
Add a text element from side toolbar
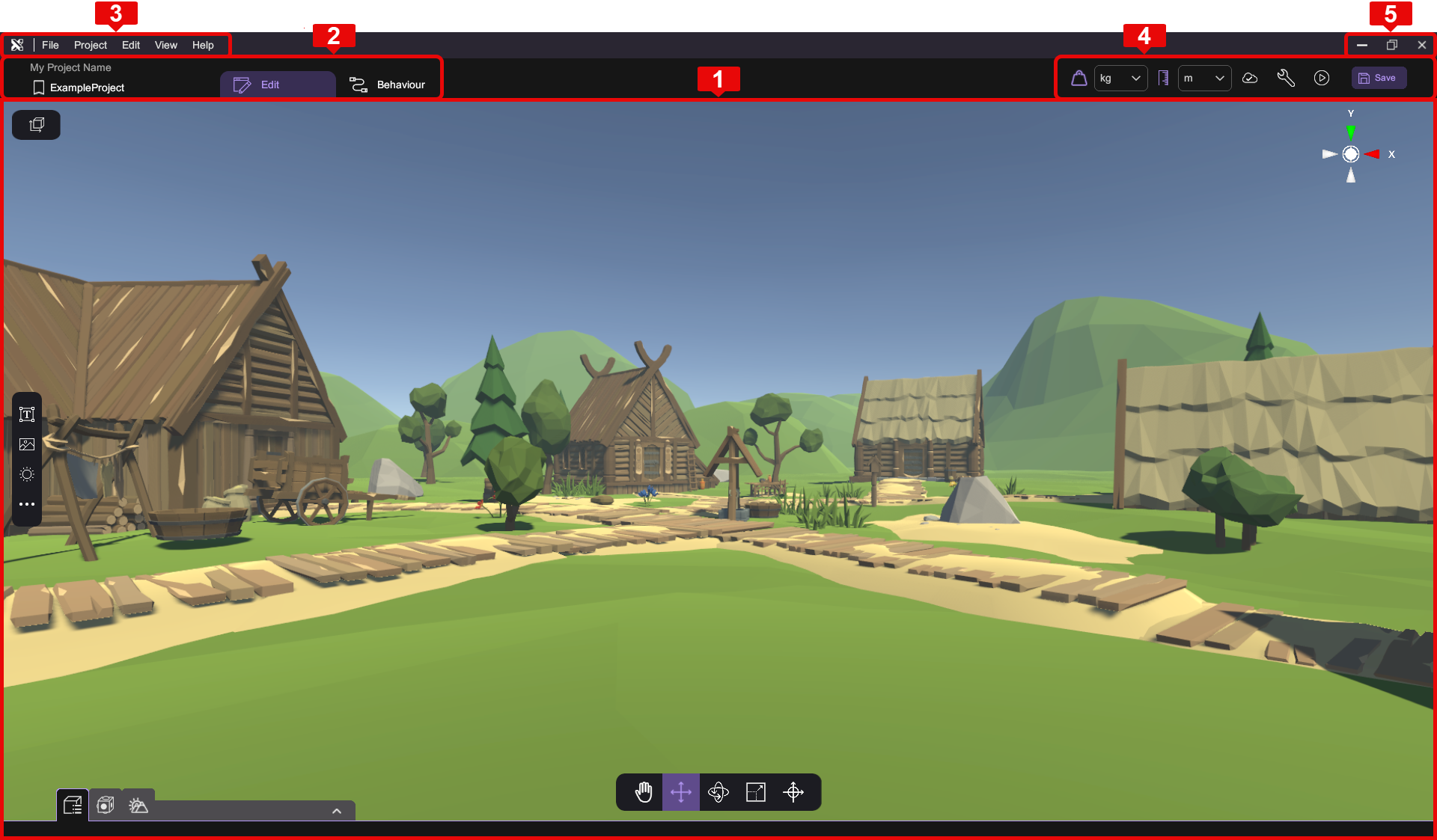pyautogui.click(x=27, y=414)
